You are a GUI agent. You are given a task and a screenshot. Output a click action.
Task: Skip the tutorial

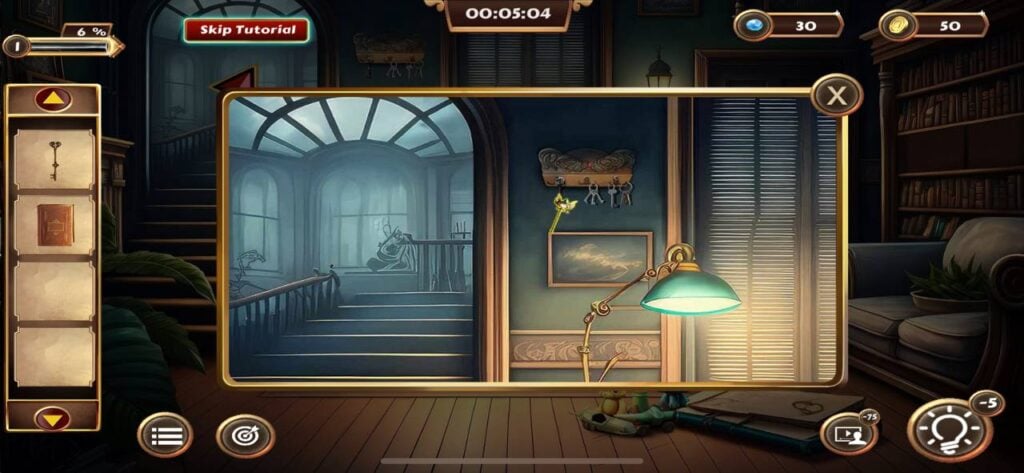[246, 30]
